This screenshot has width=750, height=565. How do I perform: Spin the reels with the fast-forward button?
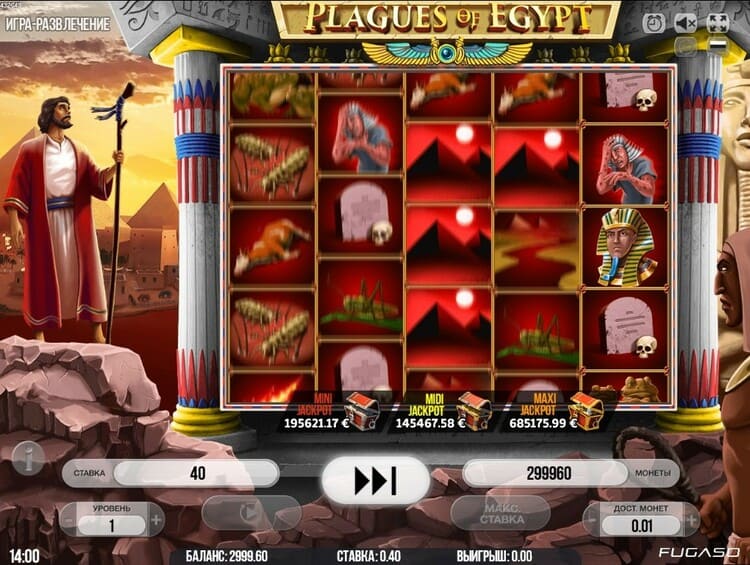pos(375,482)
